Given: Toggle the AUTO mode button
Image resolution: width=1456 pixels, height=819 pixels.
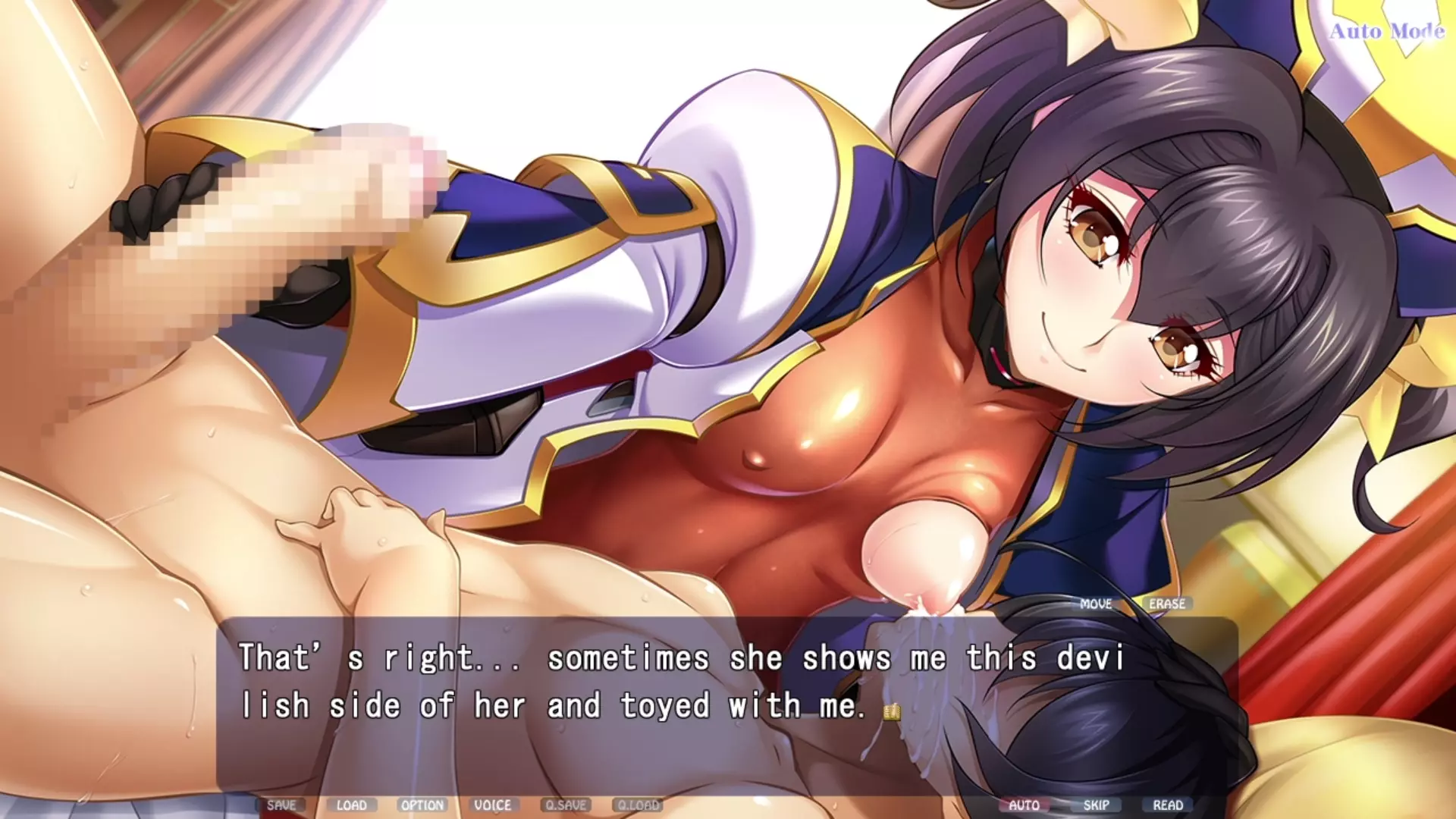Looking at the screenshot, I should tap(1024, 805).
